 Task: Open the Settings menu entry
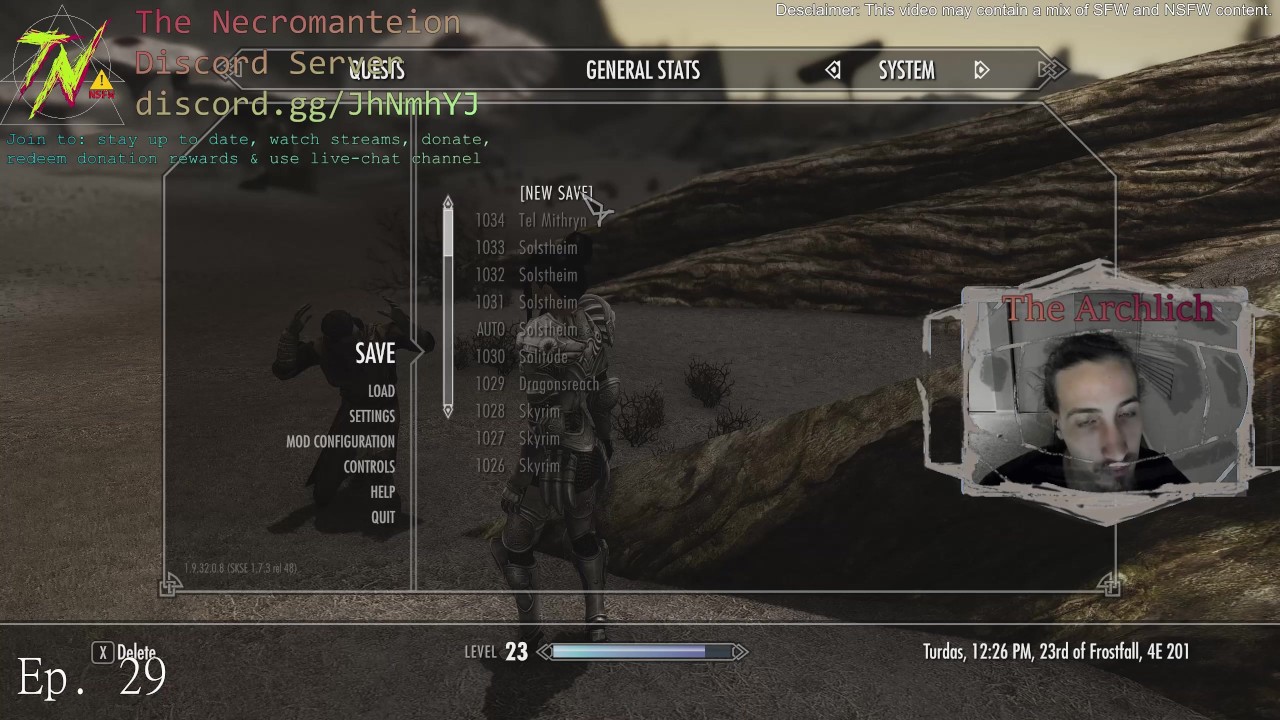372,416
